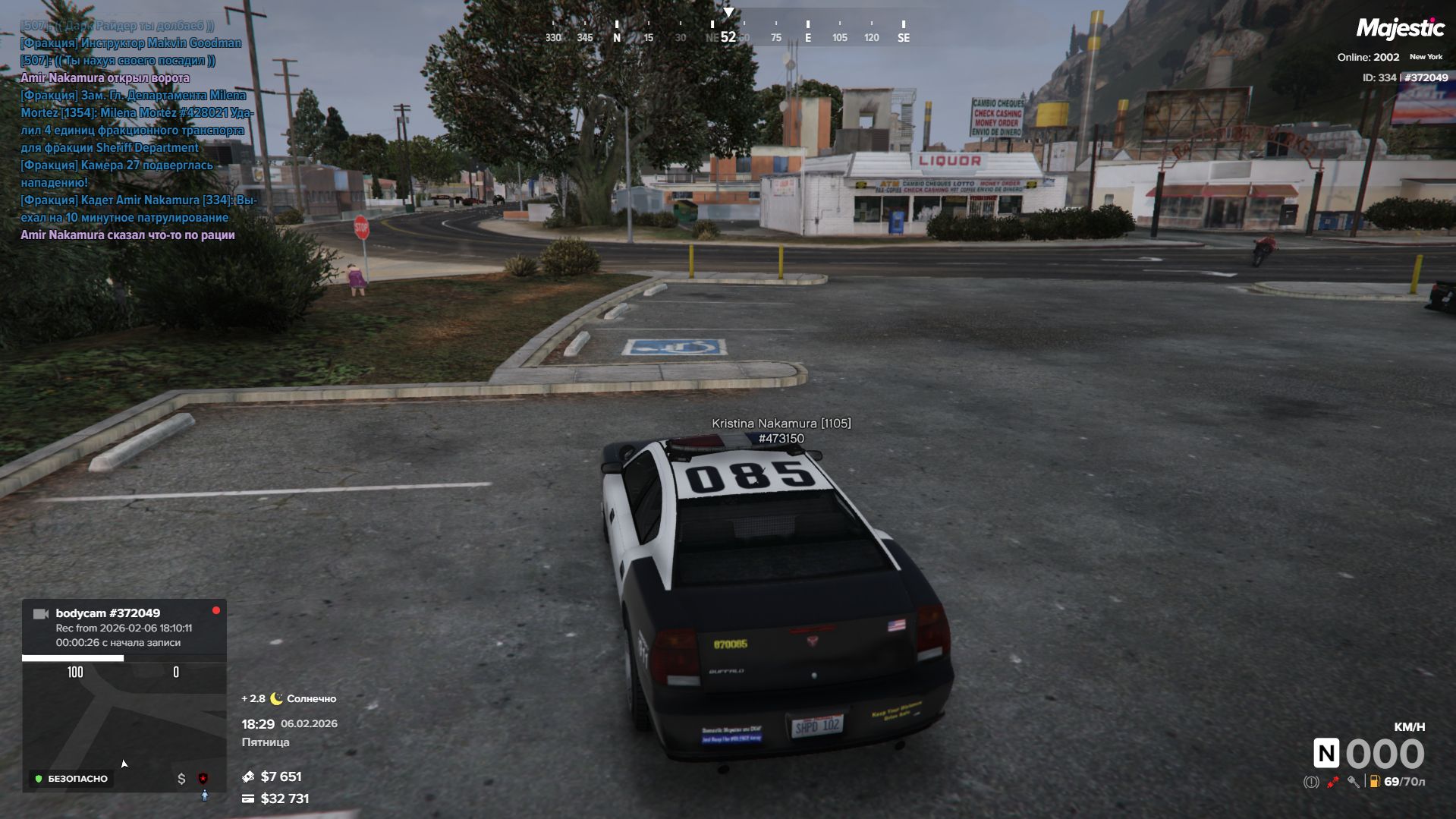This screenshot has height=819, width=1456.
Task: Click the bodycam camera icon
Action: coord(41,614)
